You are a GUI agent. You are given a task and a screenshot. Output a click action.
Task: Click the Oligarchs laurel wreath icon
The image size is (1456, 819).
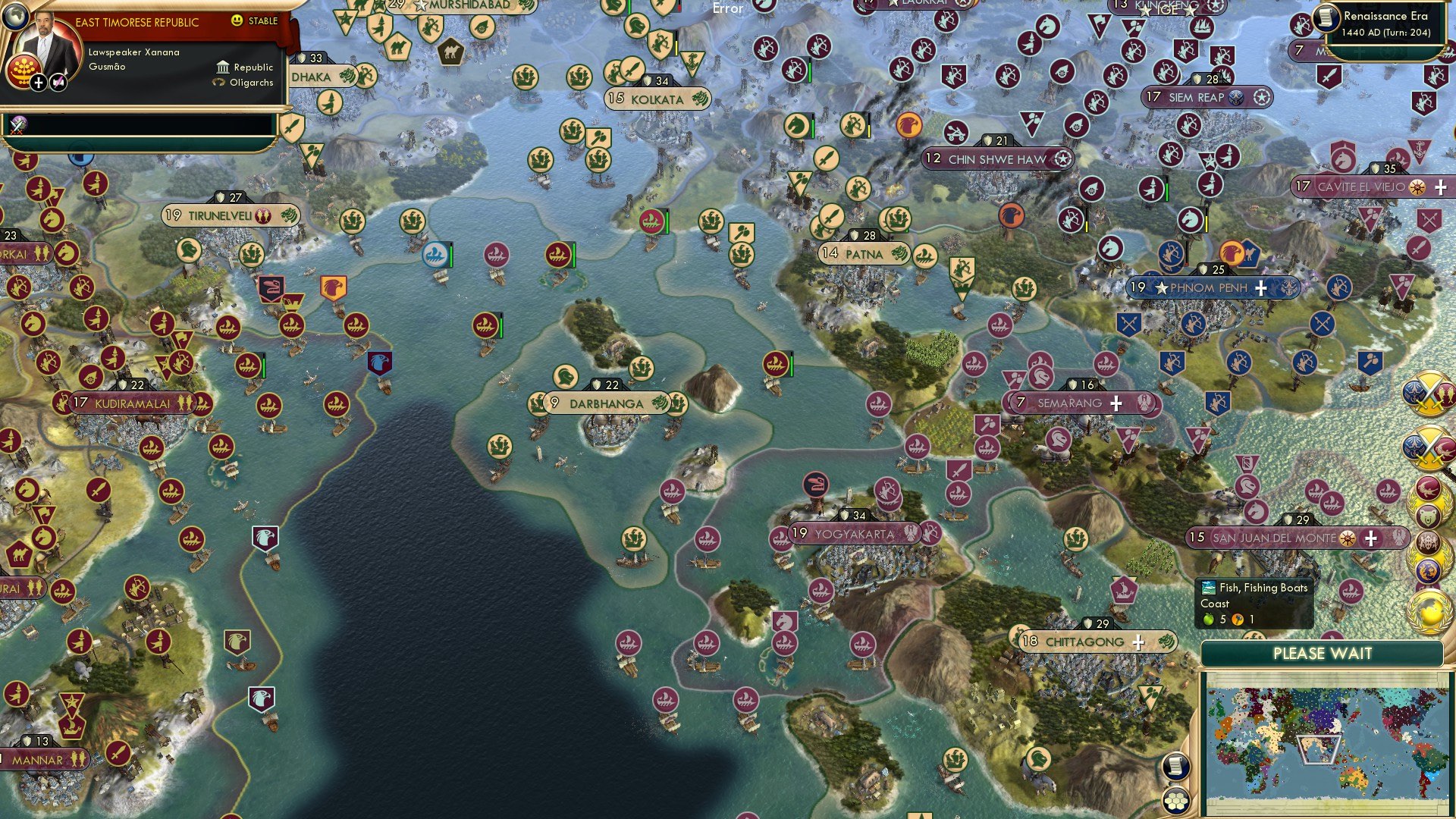tap(220, 82)
